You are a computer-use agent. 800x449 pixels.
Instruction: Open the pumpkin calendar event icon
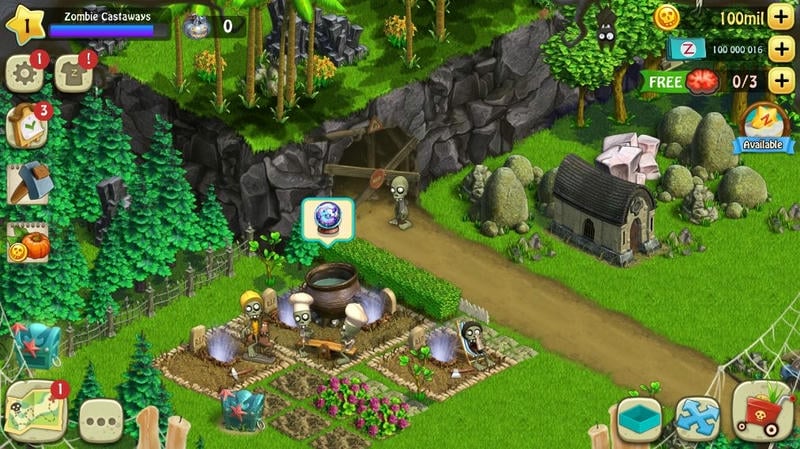coord(26,242)
